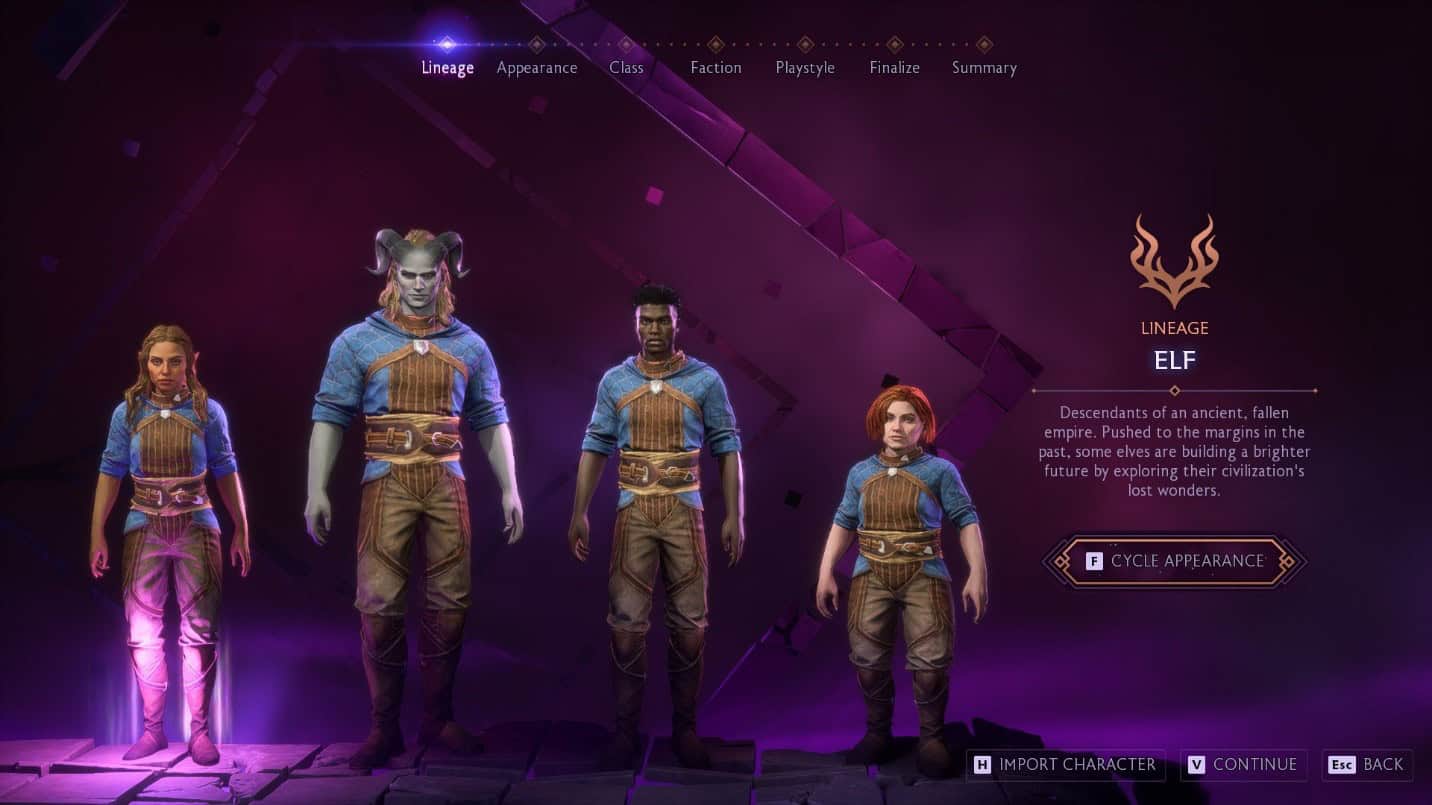The width and height of the screenshot is (1432, 805).
Task: Switch to the Lineage step tab
Action: 447,67
